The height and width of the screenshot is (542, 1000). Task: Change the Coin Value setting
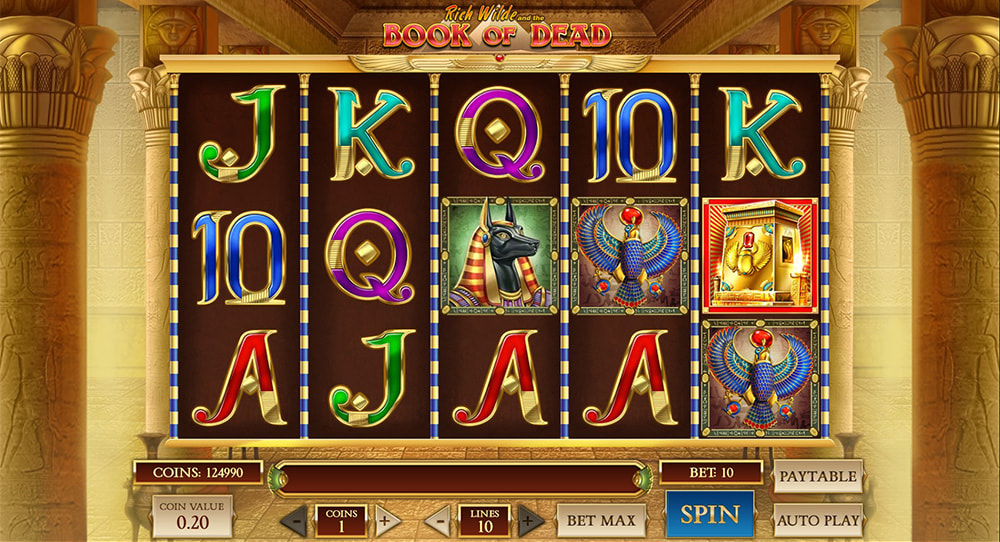192,516
